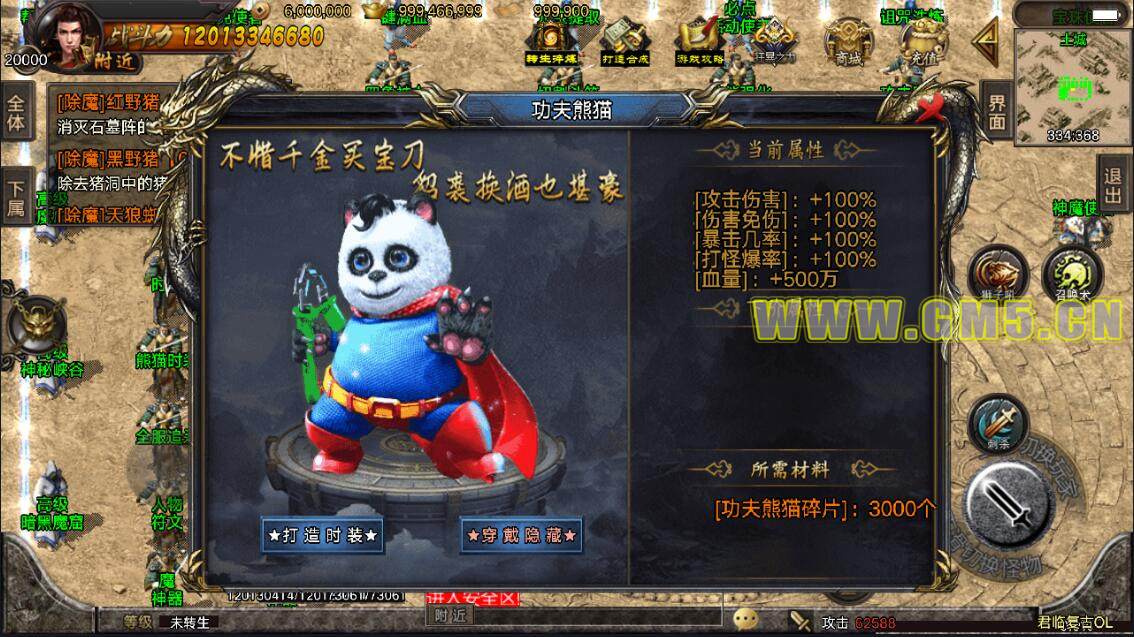
Task: Open the chat speech bubble icon
Action: [x=746, y=618]
